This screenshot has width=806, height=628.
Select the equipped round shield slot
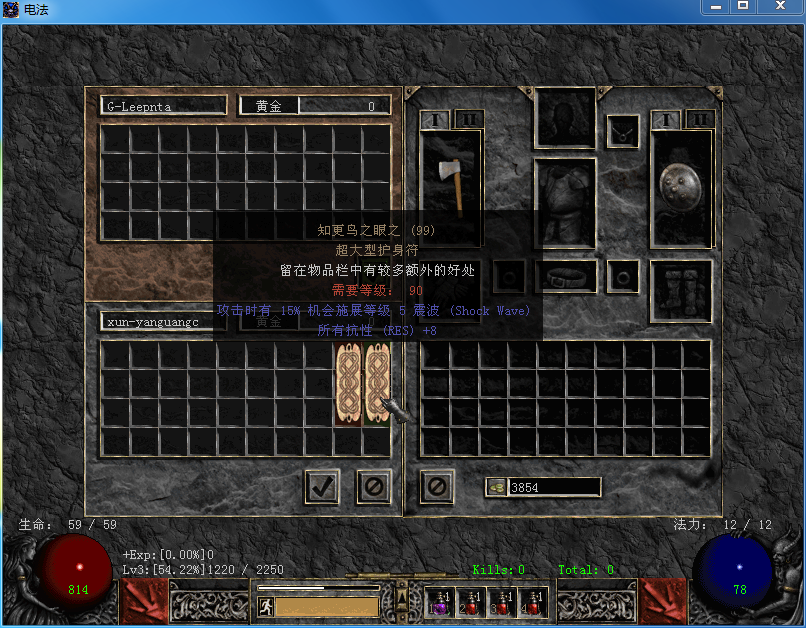tap(681, 190)
